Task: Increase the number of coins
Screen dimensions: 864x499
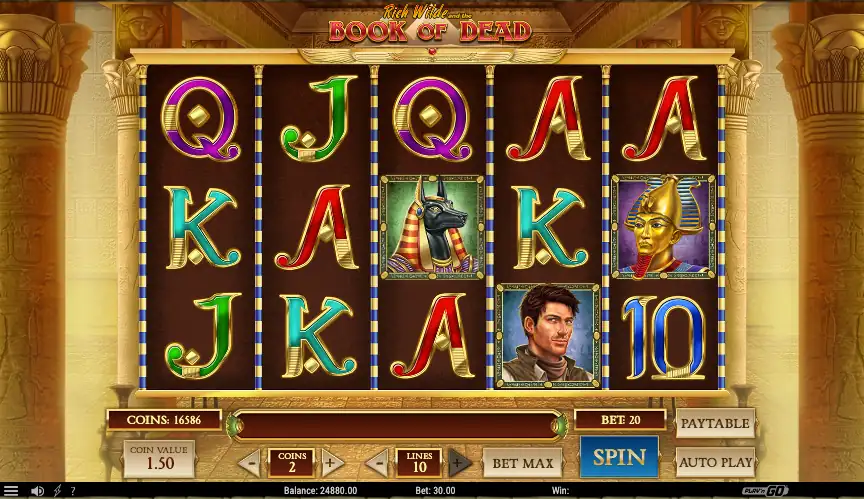Action: tap(332, 463)
